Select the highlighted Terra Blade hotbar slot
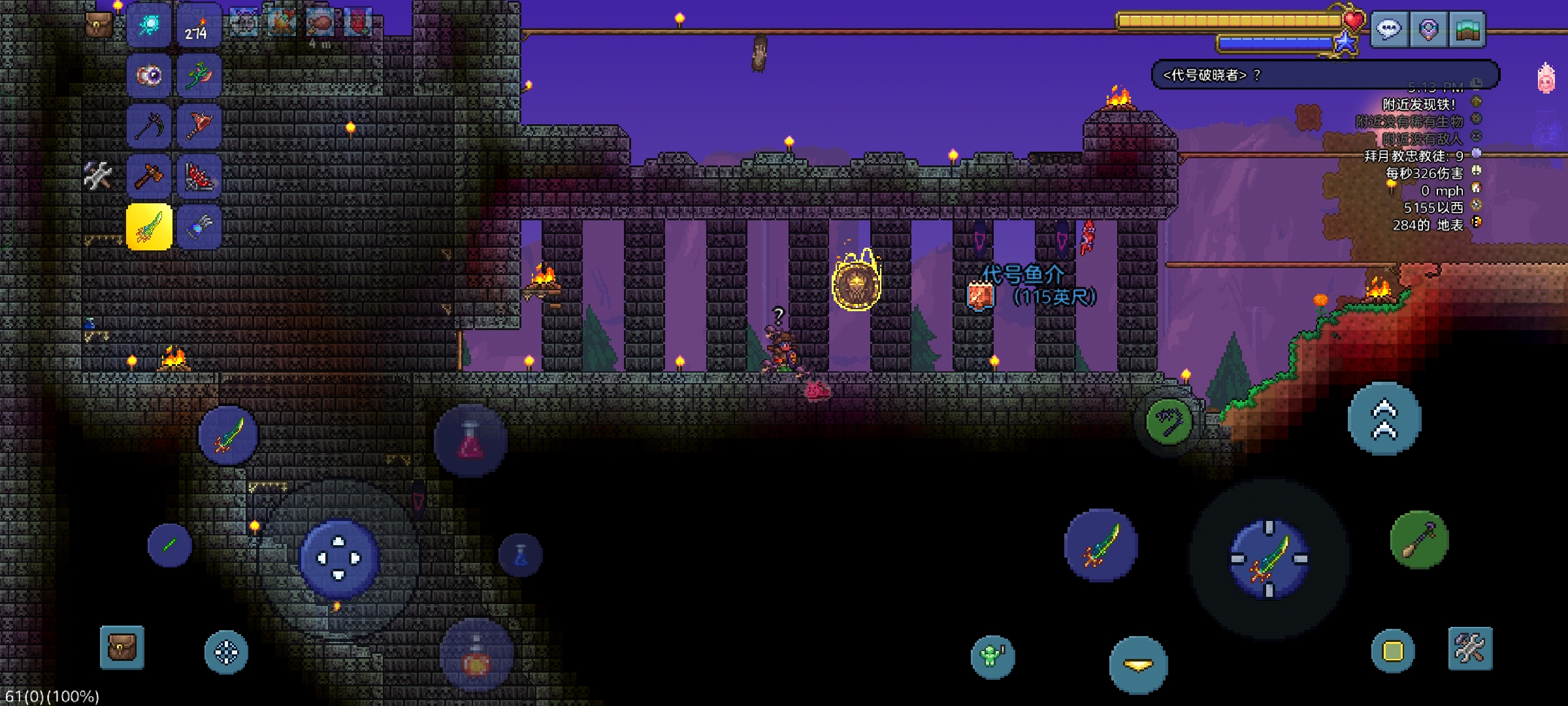The width and height of the screenshot is (1568, 706). click(149, 227)
